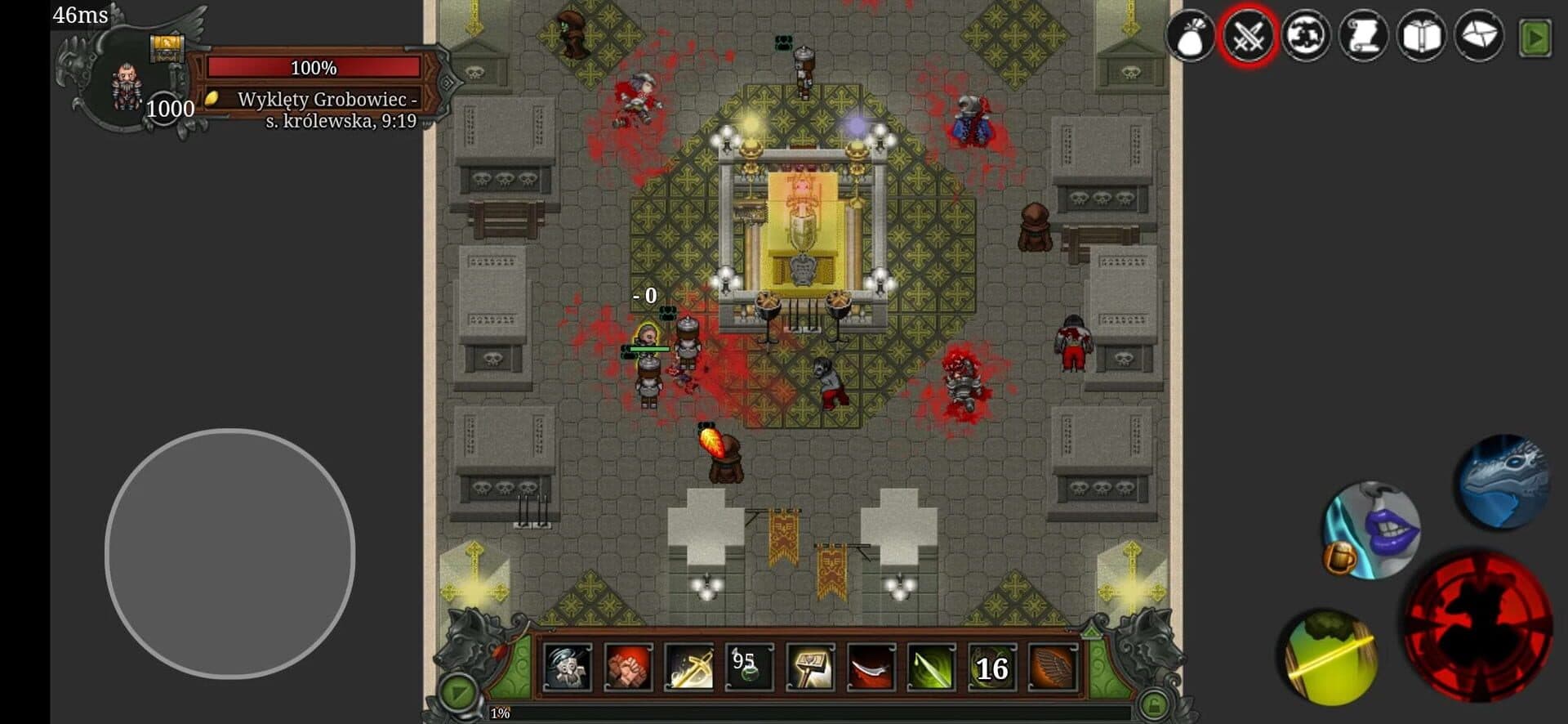Activate the golden hammer skill
The width and height of the screenshot is (1568, 724).
pyautogui.click(x=810, y=668)
